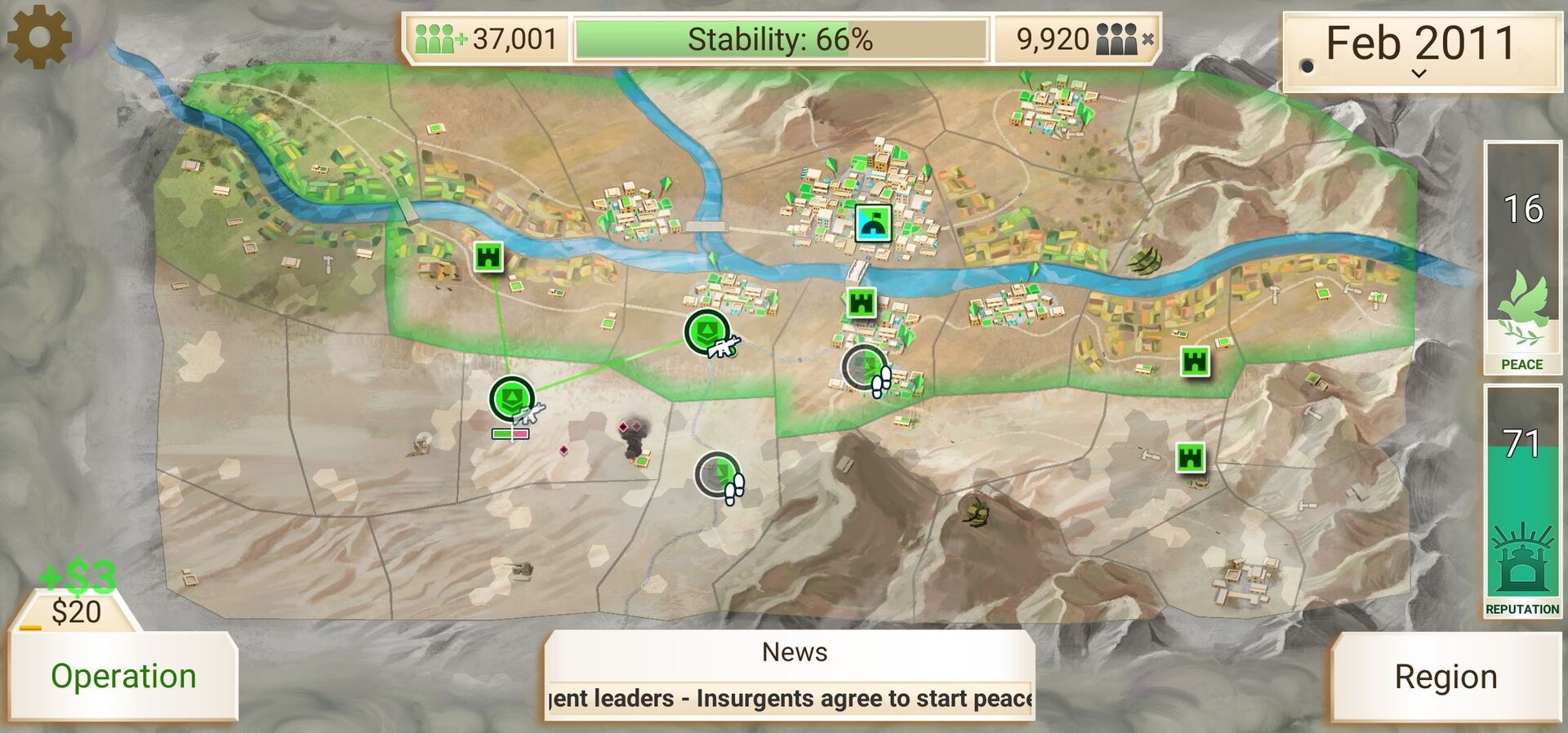This screenshot has width=1568, height=733.
Task: Show the Stability 66% details
Action: [780, 39]
